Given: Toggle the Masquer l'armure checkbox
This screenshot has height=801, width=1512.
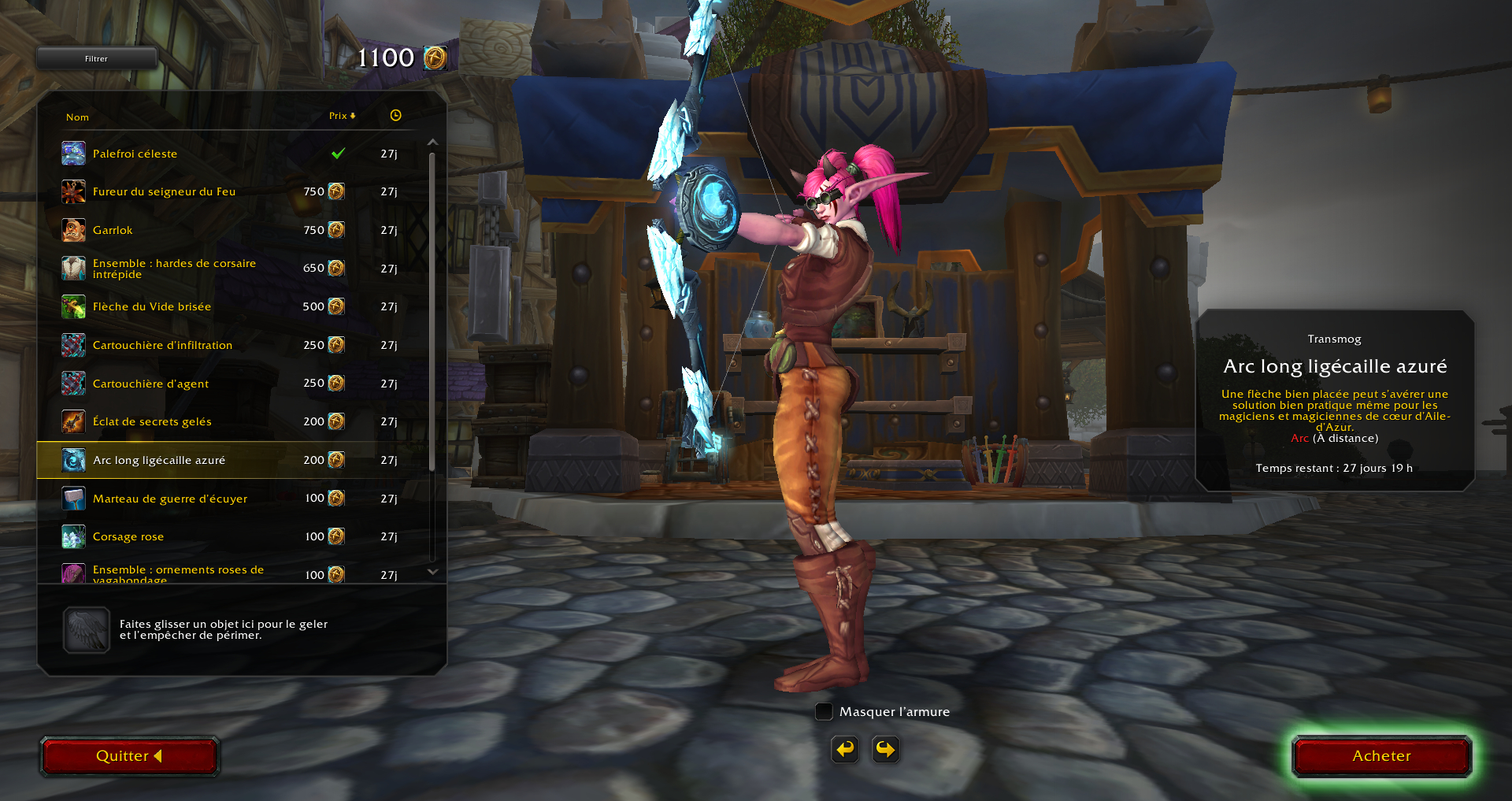Looking at the screenshot, I should 824,712.
